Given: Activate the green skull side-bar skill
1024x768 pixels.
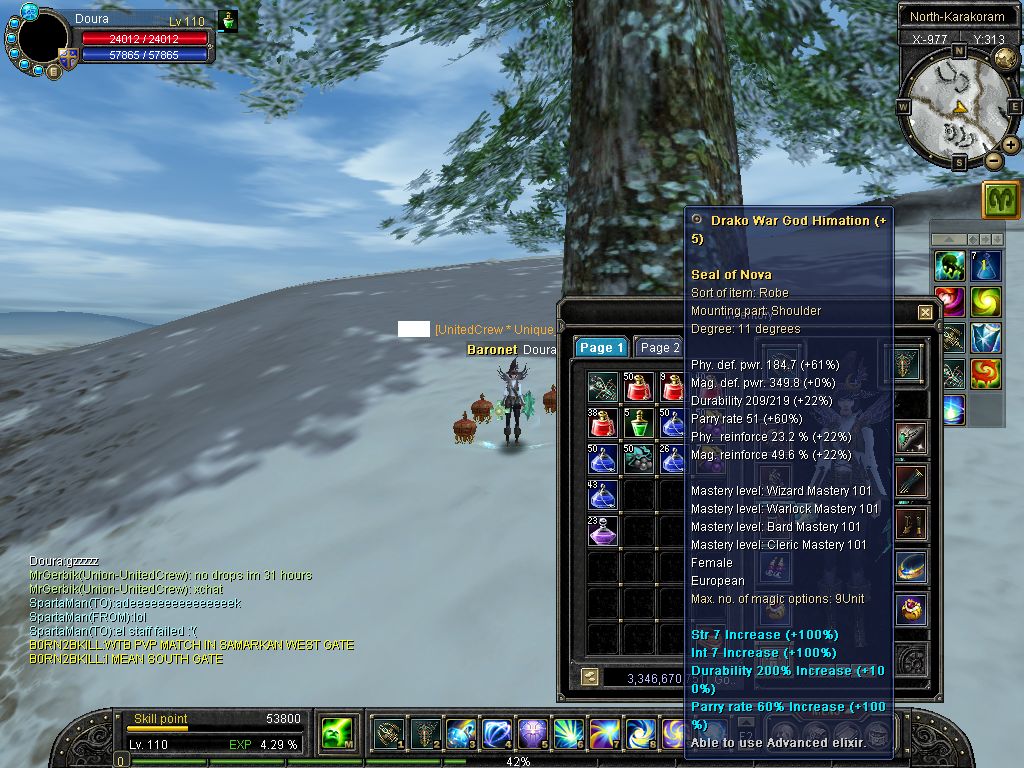Looking at the screenshot, I should coord(950,266).
